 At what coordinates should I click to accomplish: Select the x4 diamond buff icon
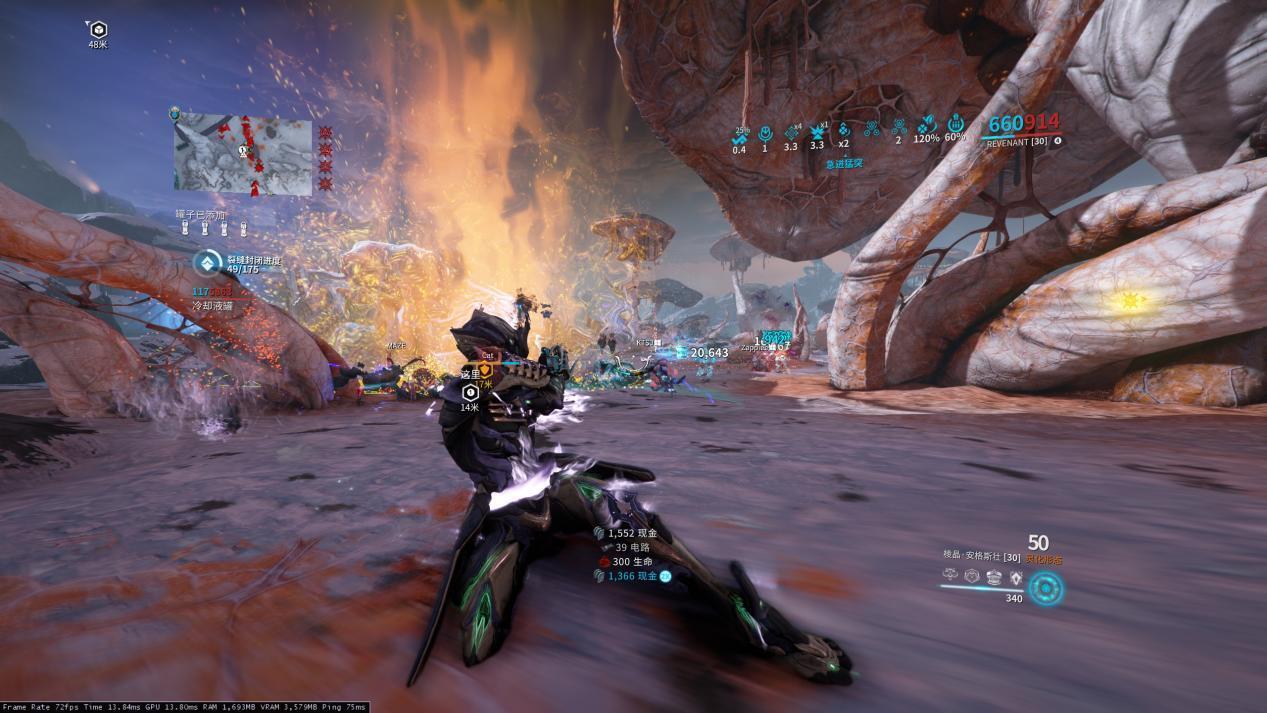pyautogui.click(x=790, y=133)
